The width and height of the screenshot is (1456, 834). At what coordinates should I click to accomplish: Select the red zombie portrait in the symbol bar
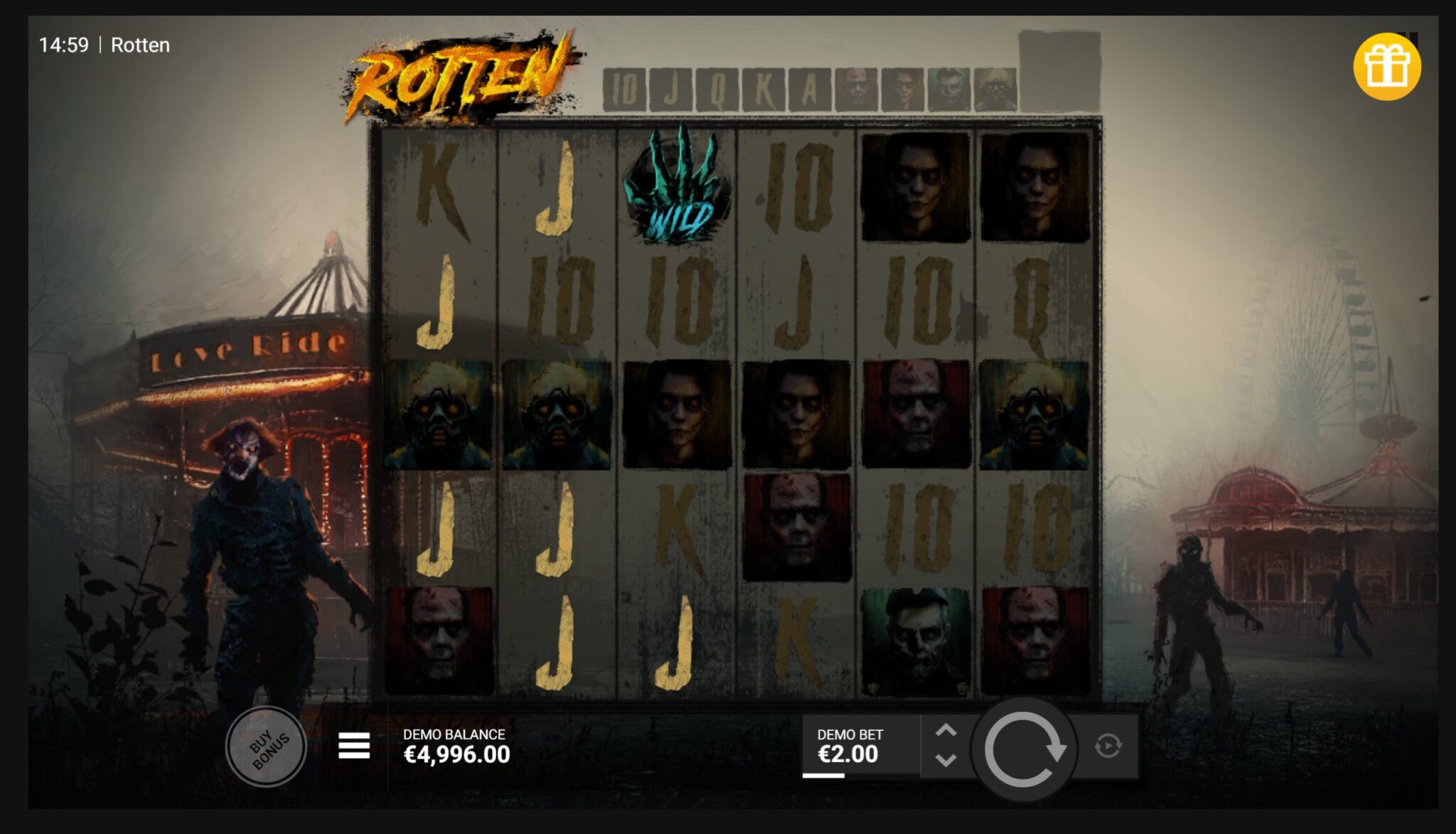pyautogui.click(x=855, y=87)
